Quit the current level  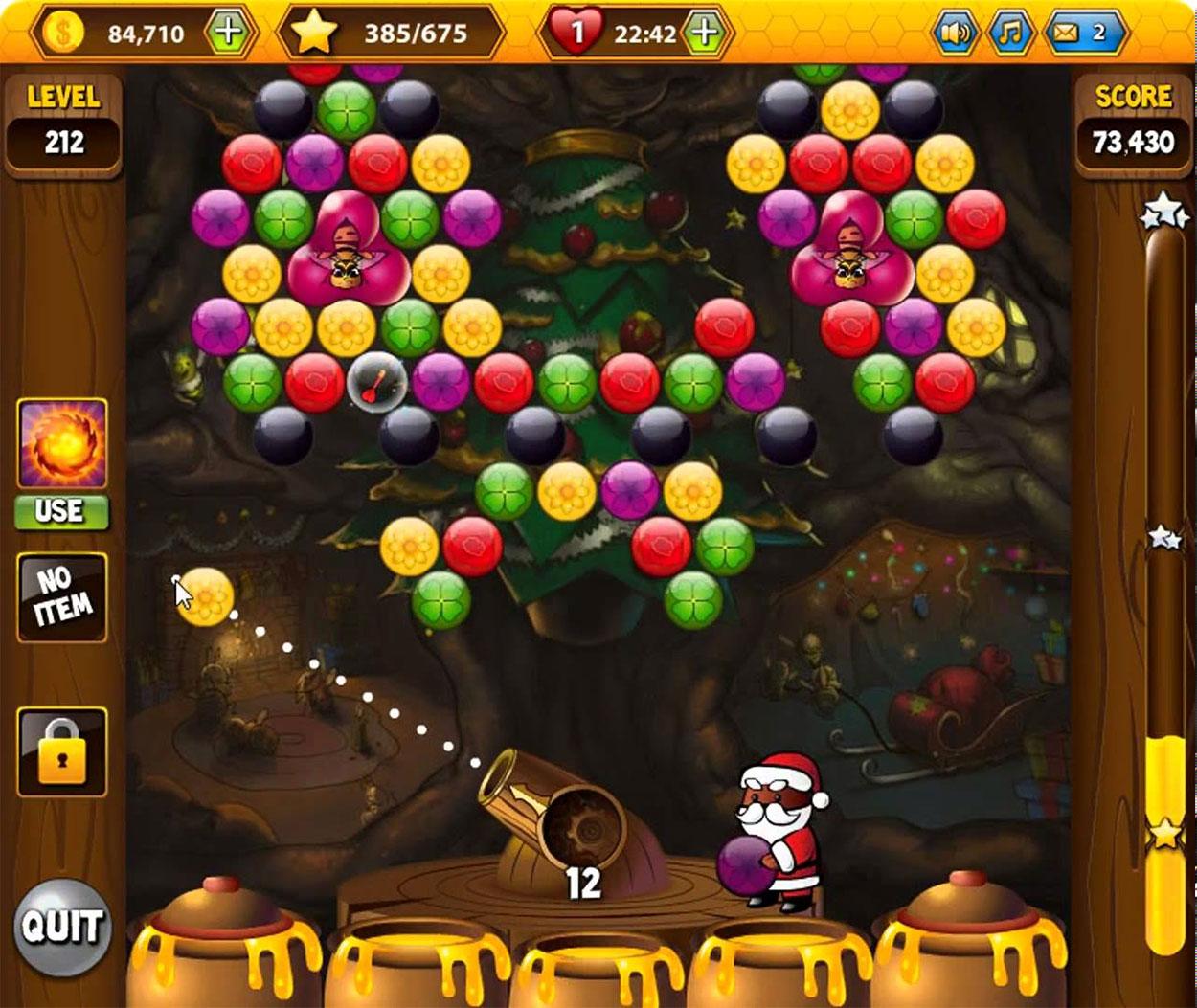click(61, 926)
